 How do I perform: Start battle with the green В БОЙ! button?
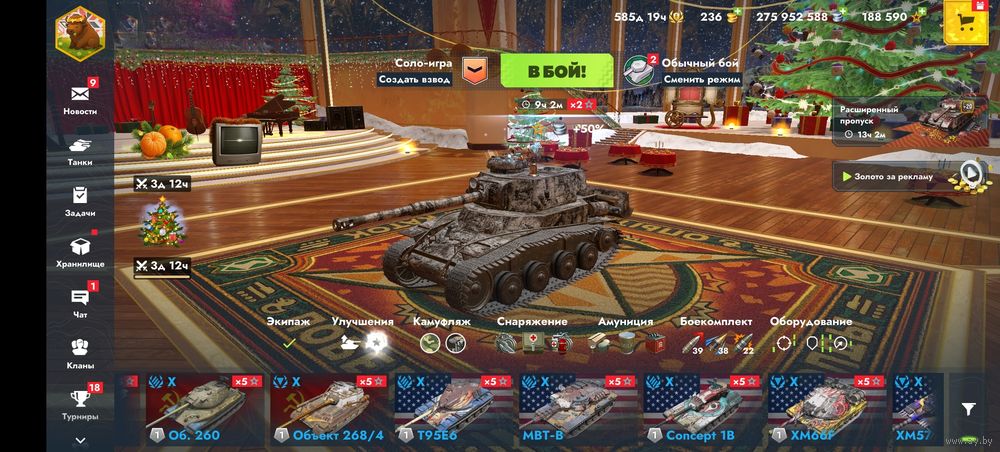coord(556,71)
